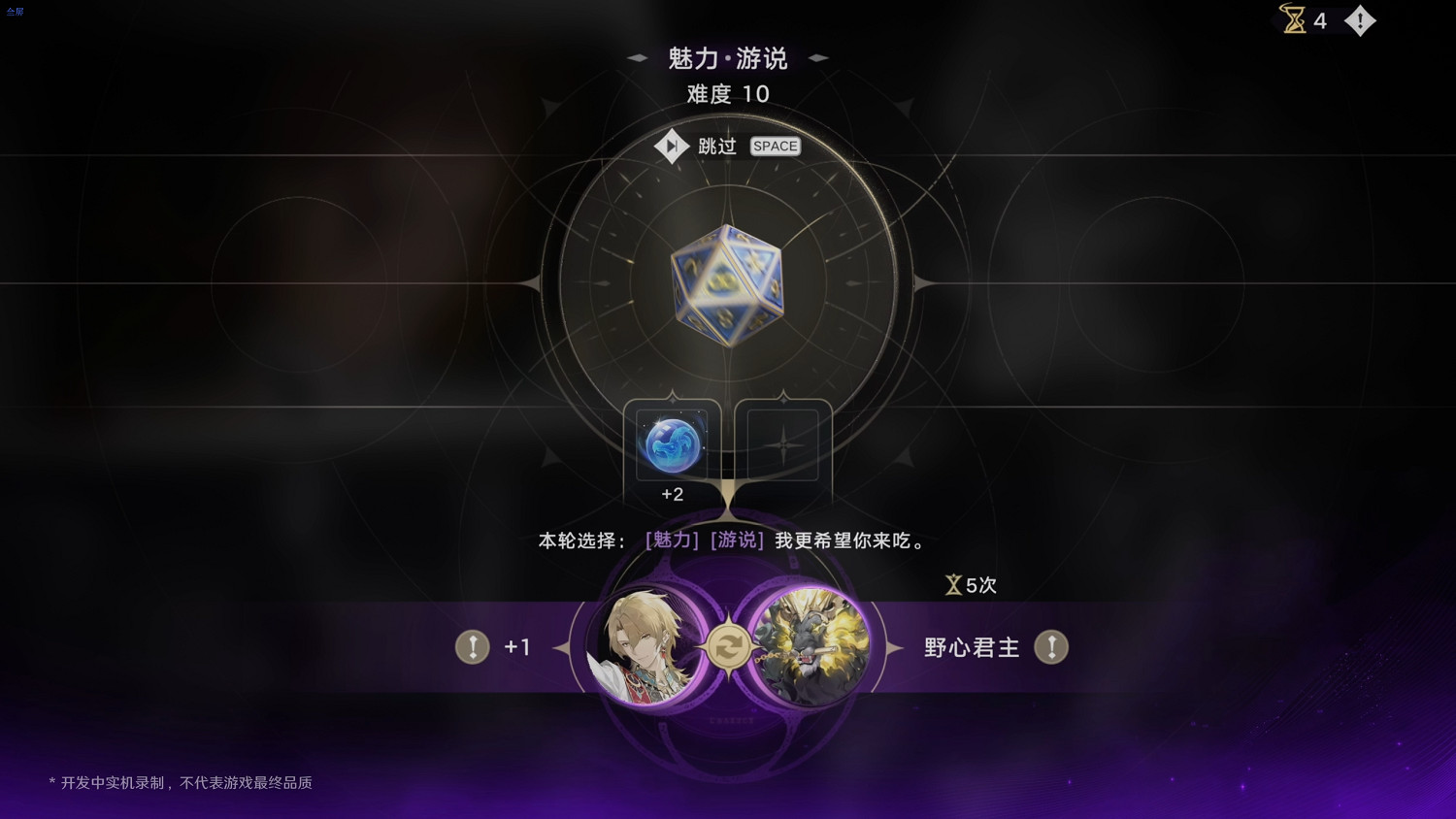Image resolution: width=1456 pixels, height=819 pixels.
Task: Click the swap icon between the two portraits
Action: (x=728, y=645)
